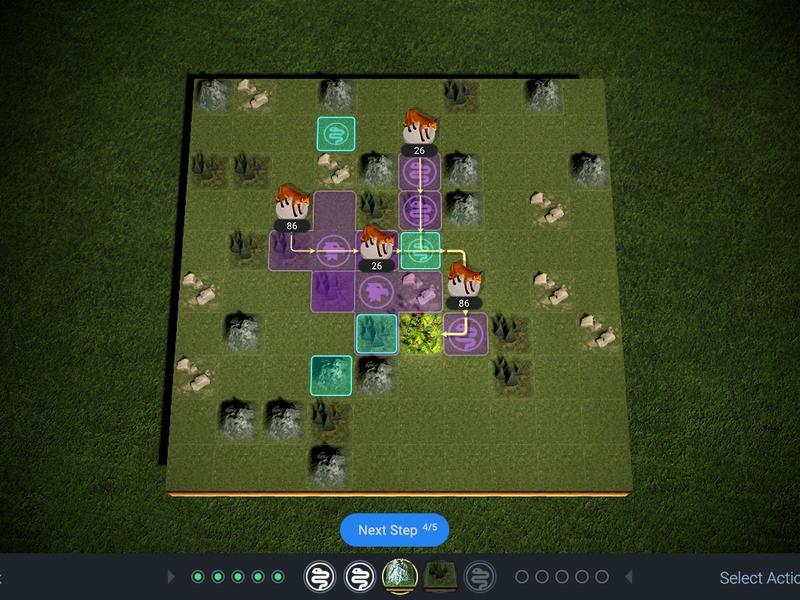Click the arrow beside the empty circle dots
Viewport: 800px width, 600px height.
629,577
